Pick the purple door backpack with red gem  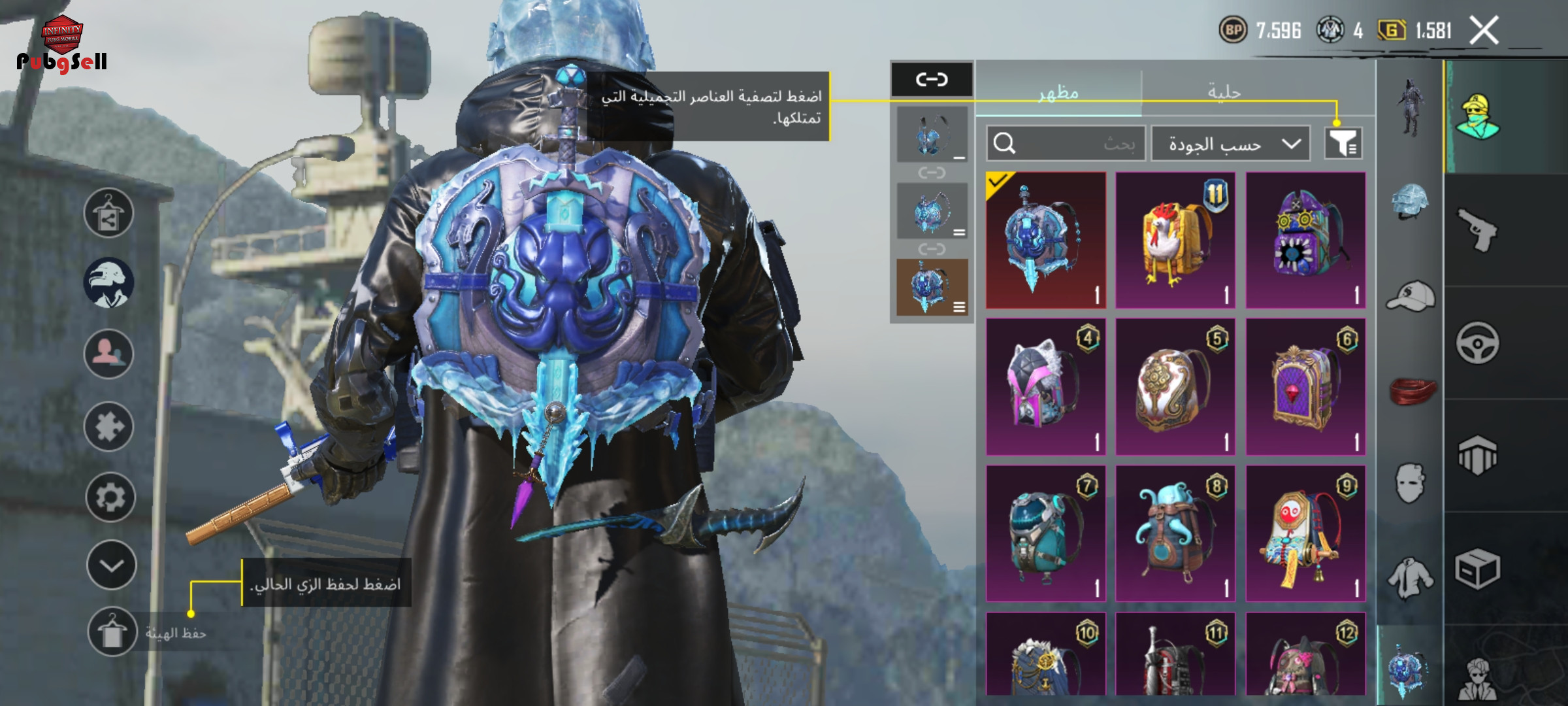tap(1305, 387)
